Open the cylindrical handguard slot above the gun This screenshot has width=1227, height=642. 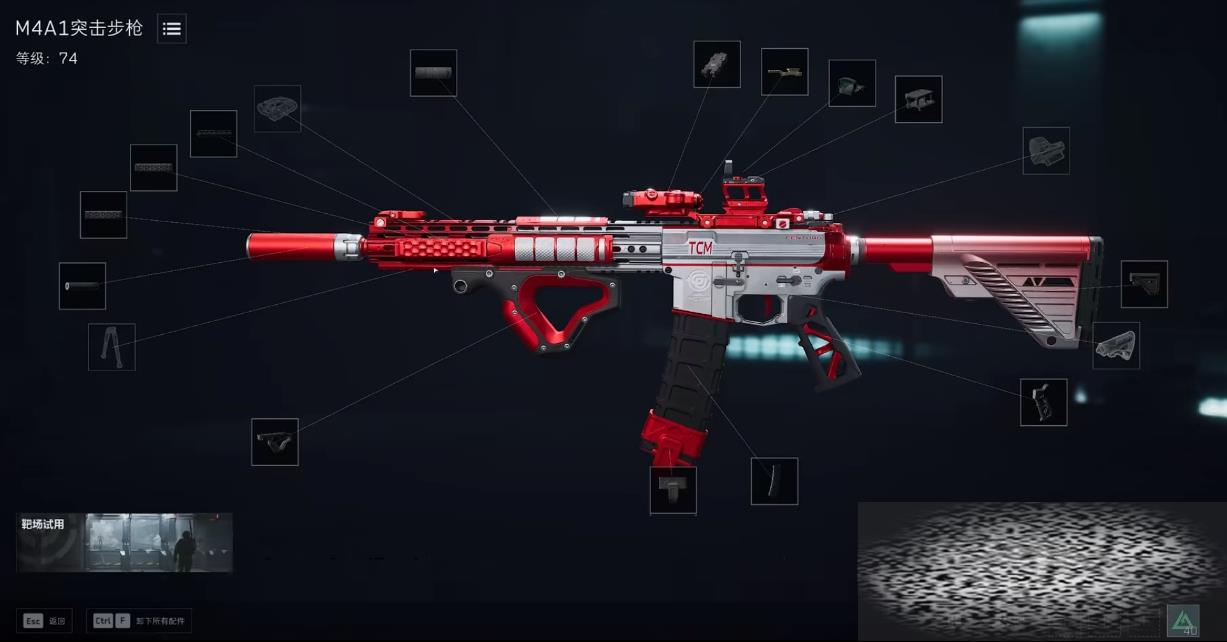pyautogui.click(x=433, y=73)
